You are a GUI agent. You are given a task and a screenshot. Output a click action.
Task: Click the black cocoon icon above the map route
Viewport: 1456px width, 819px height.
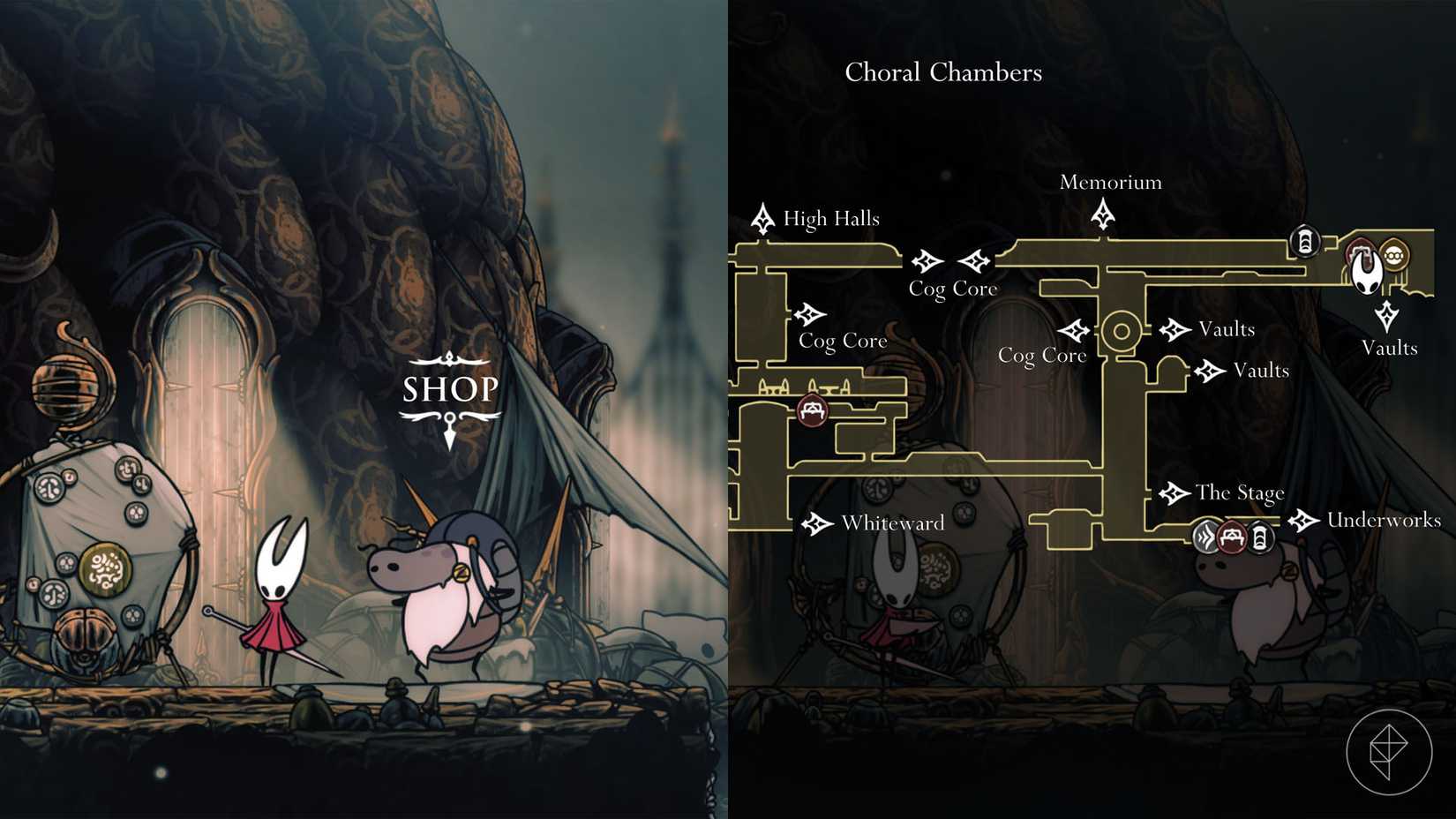[x=1304, y=240]
